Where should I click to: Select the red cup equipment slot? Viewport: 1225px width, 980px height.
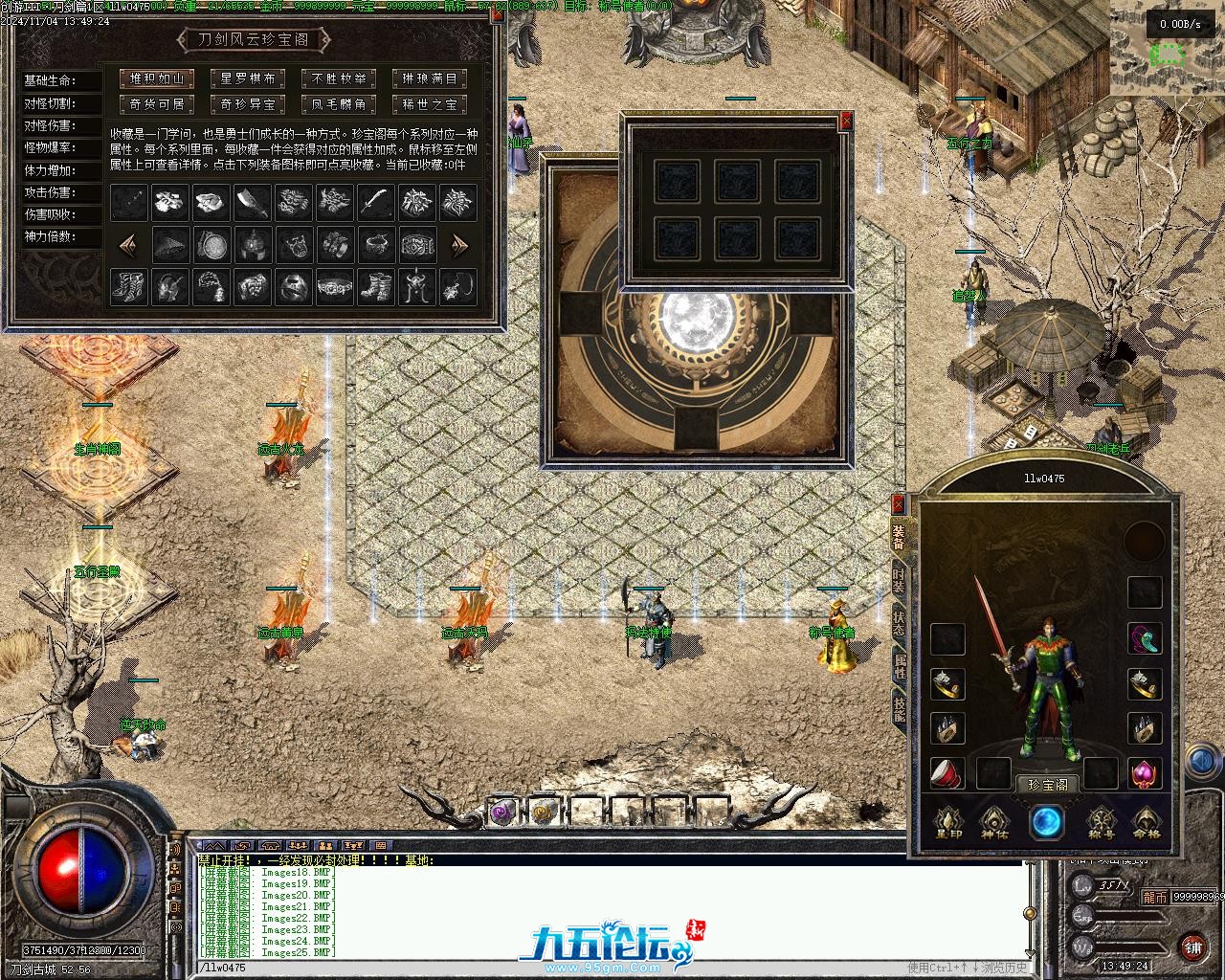[947, 773]
